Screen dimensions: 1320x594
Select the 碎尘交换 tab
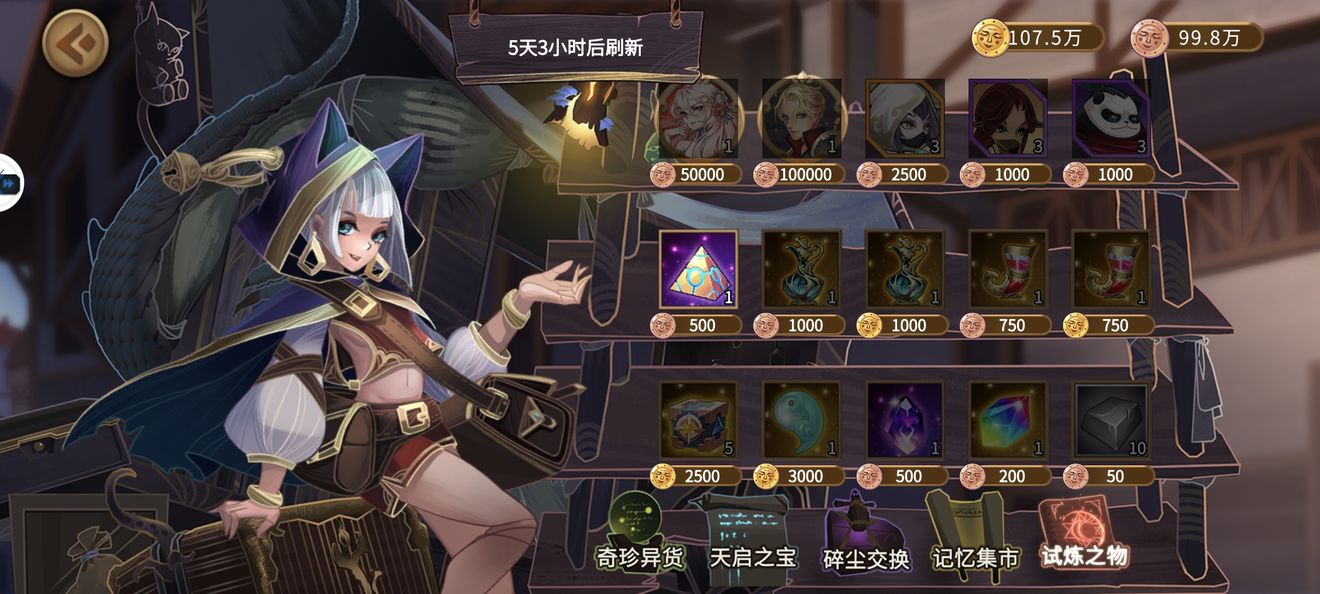pos(865,540)
